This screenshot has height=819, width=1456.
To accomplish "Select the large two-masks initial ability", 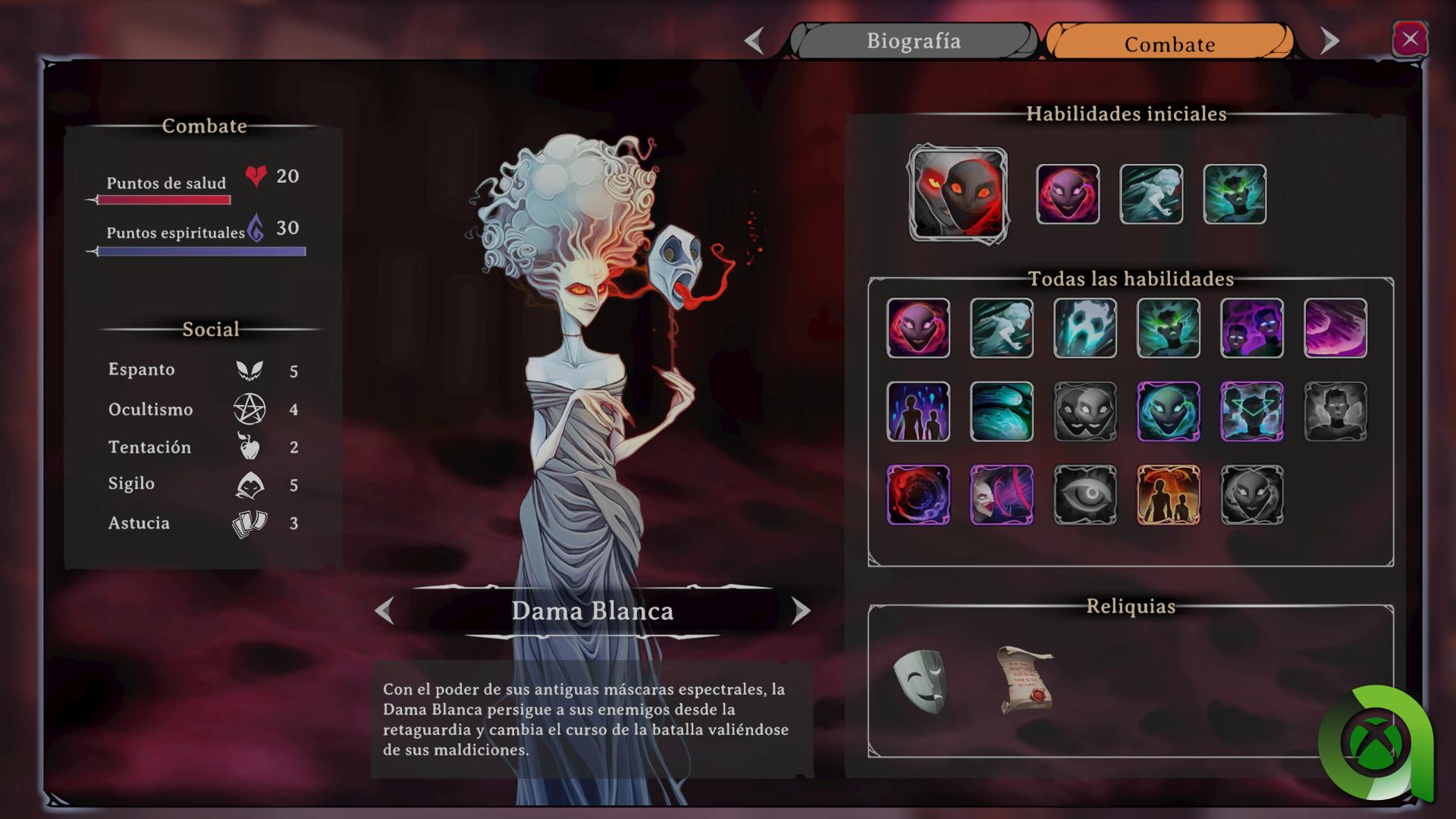I will tap(958, 195).
